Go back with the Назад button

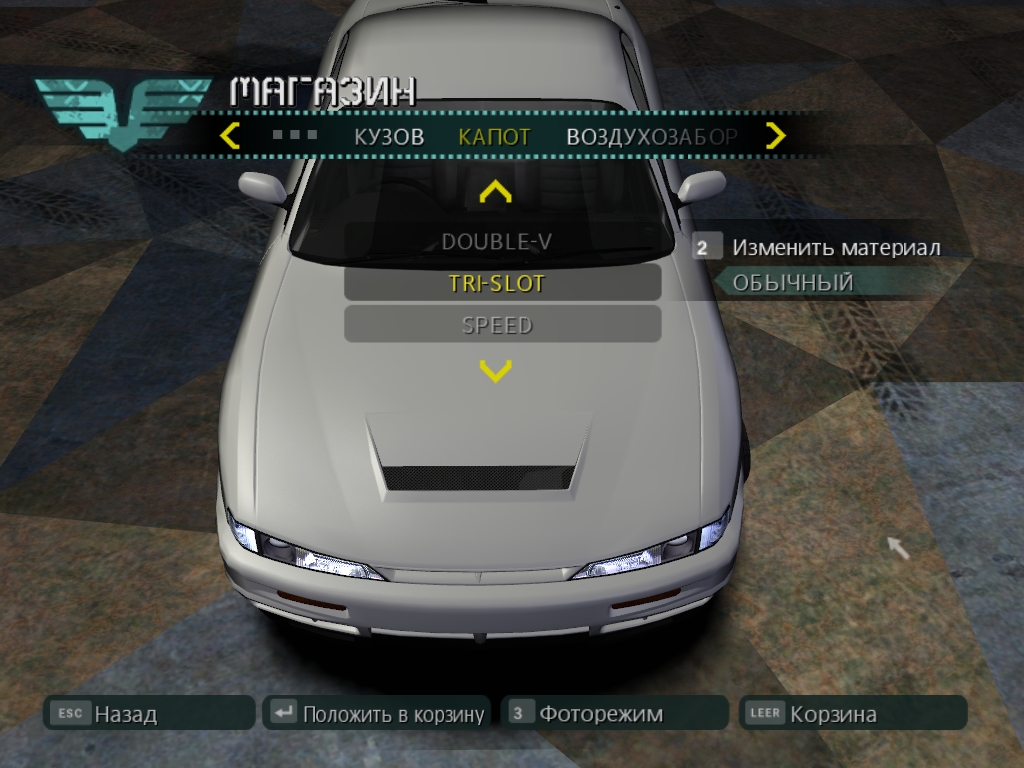[149, 714]
